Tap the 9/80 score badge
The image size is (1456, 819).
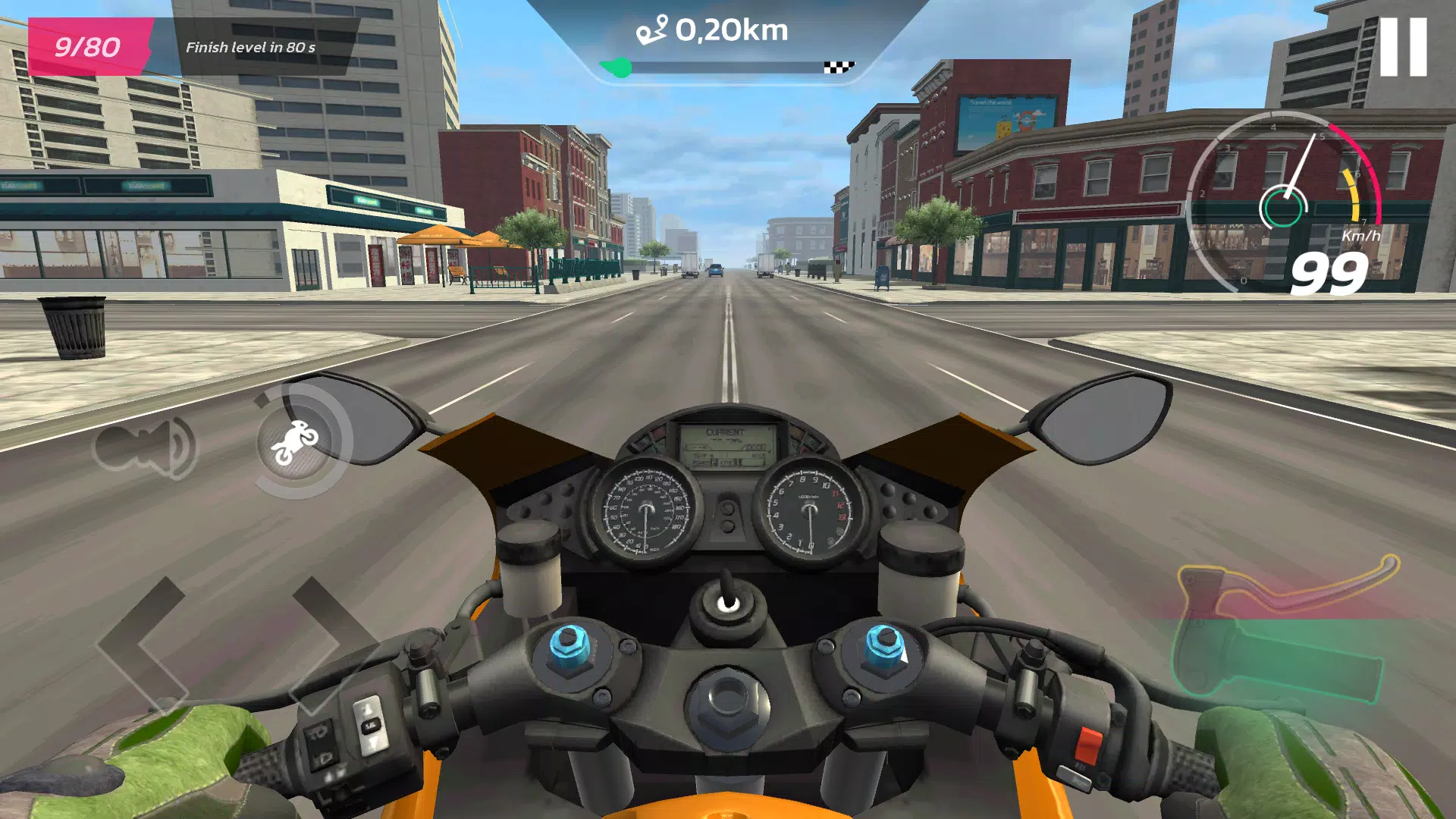click(87, 47)
